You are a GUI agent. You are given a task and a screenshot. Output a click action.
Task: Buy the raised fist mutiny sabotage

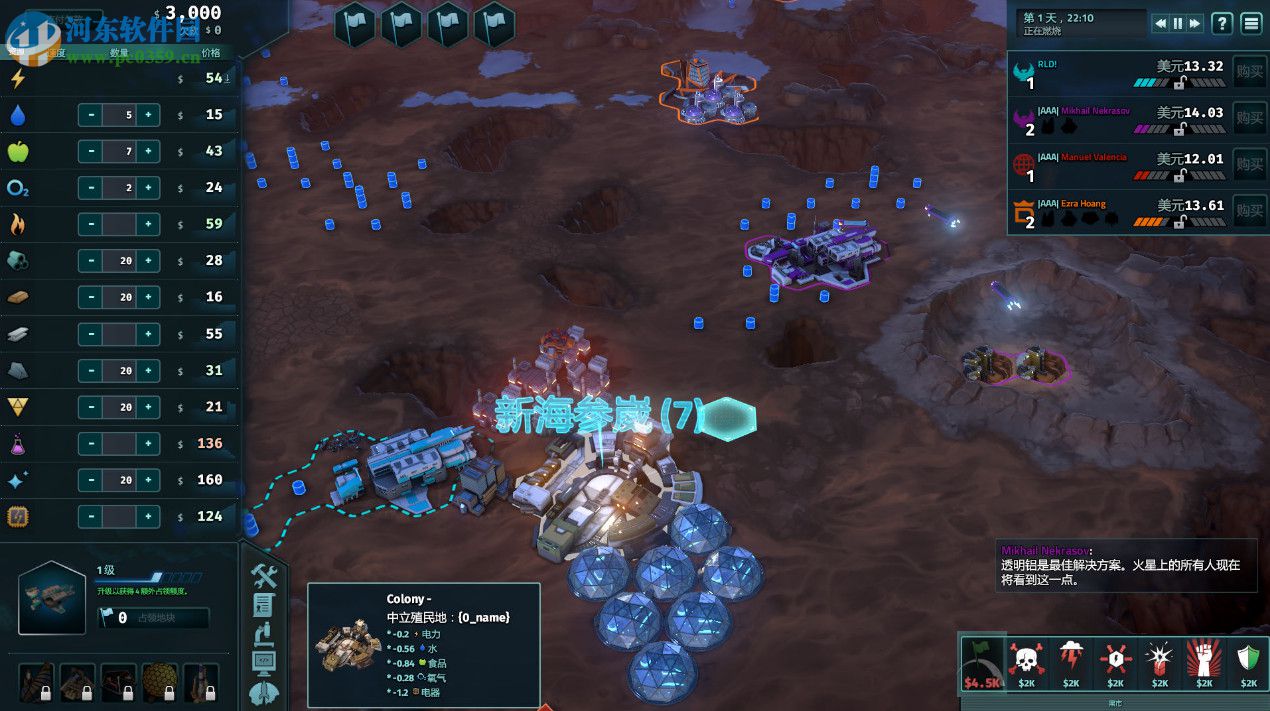(1204, 663)
